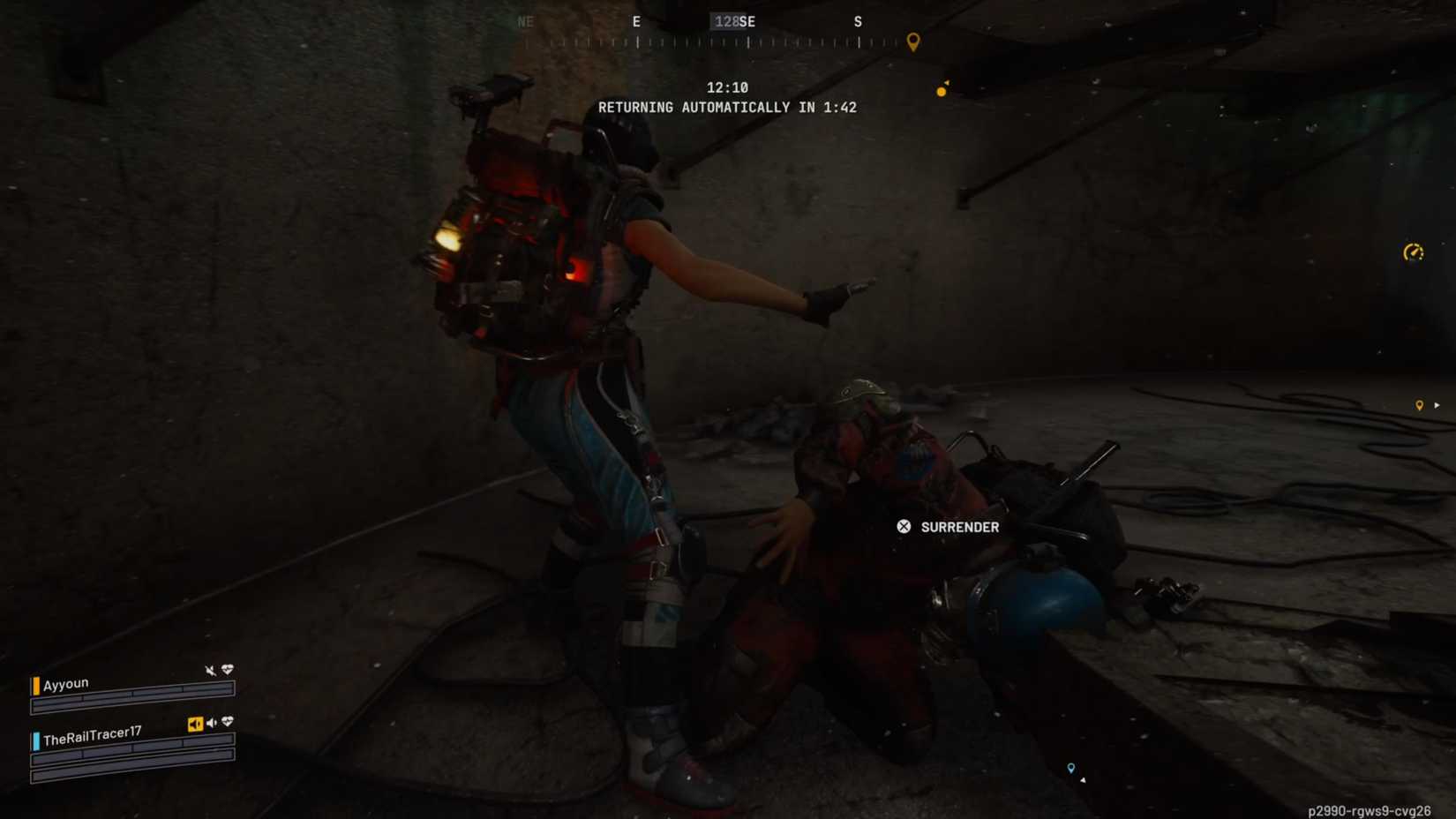Click the yellow waypoint pin on the compass bar
This screenshot has height=819, width=1456.
912,42
